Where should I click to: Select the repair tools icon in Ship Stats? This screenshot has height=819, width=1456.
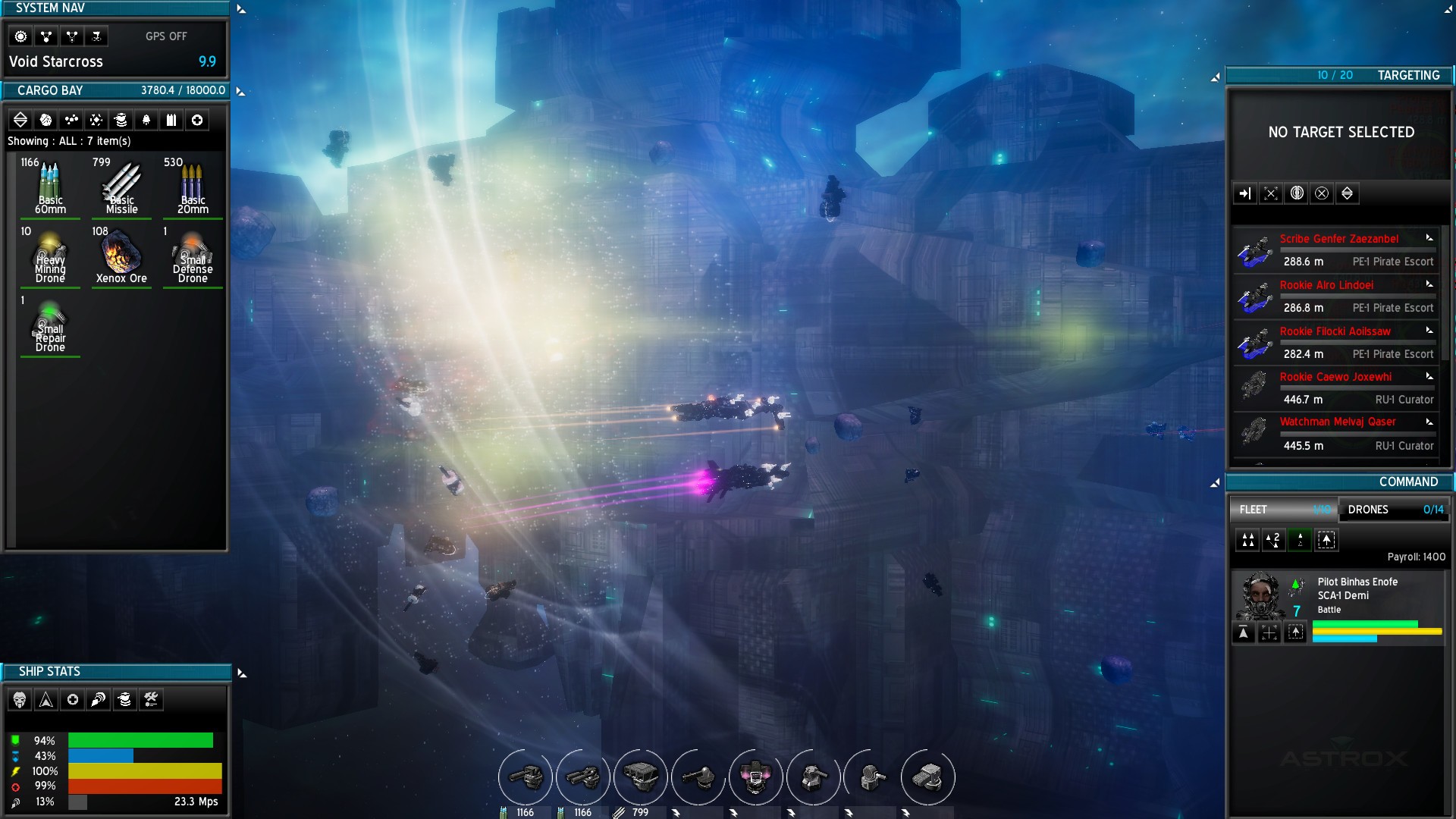click(150, 699)
